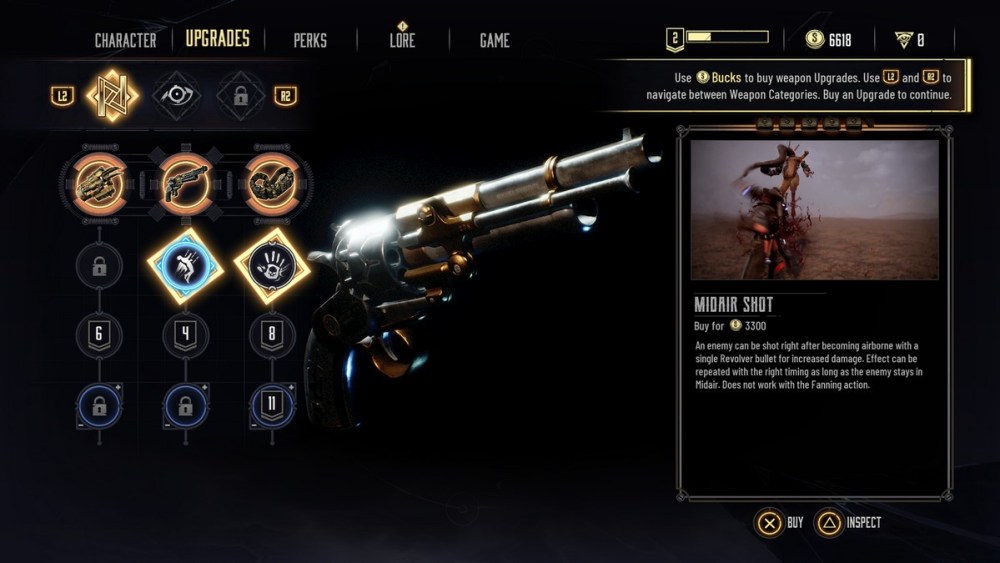Select the Midair Shot upgrade node
This screenshot has width=1000, height=563.
185,265
